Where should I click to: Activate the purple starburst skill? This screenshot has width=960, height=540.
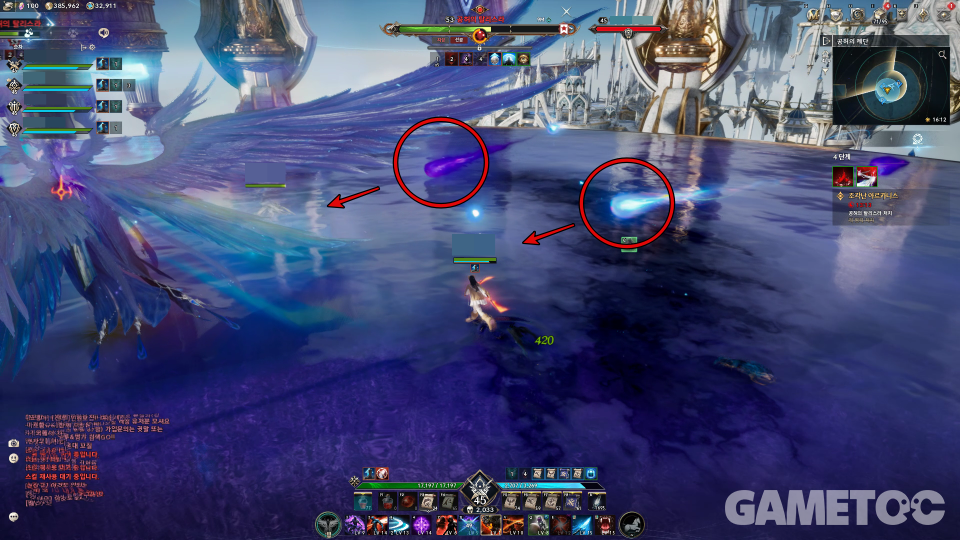[423, 524]
